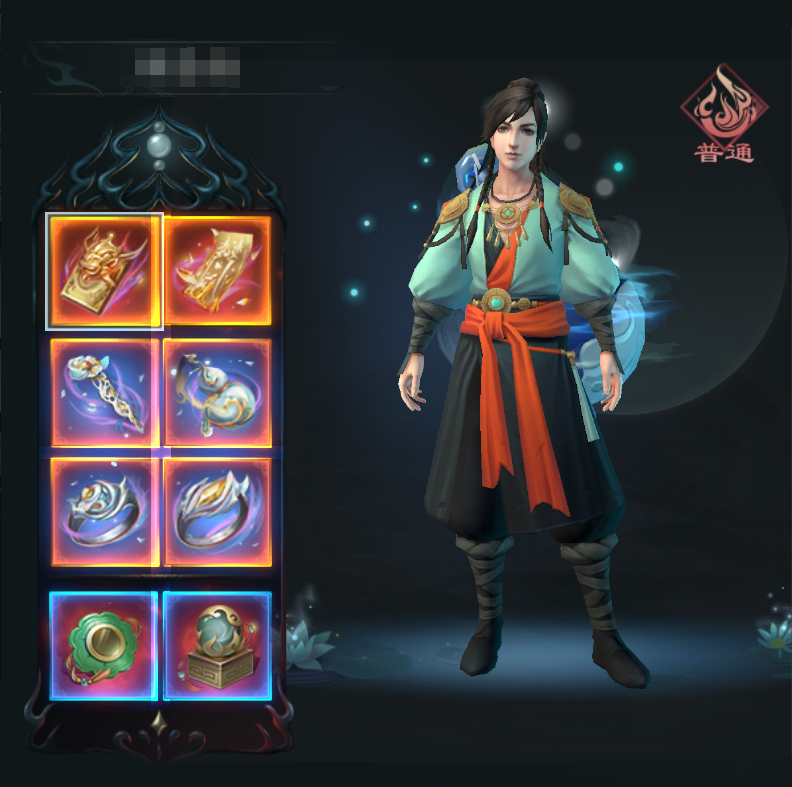Select the blue gem silver ring
This screenshot has height=787, width=792.
point(104,512)
